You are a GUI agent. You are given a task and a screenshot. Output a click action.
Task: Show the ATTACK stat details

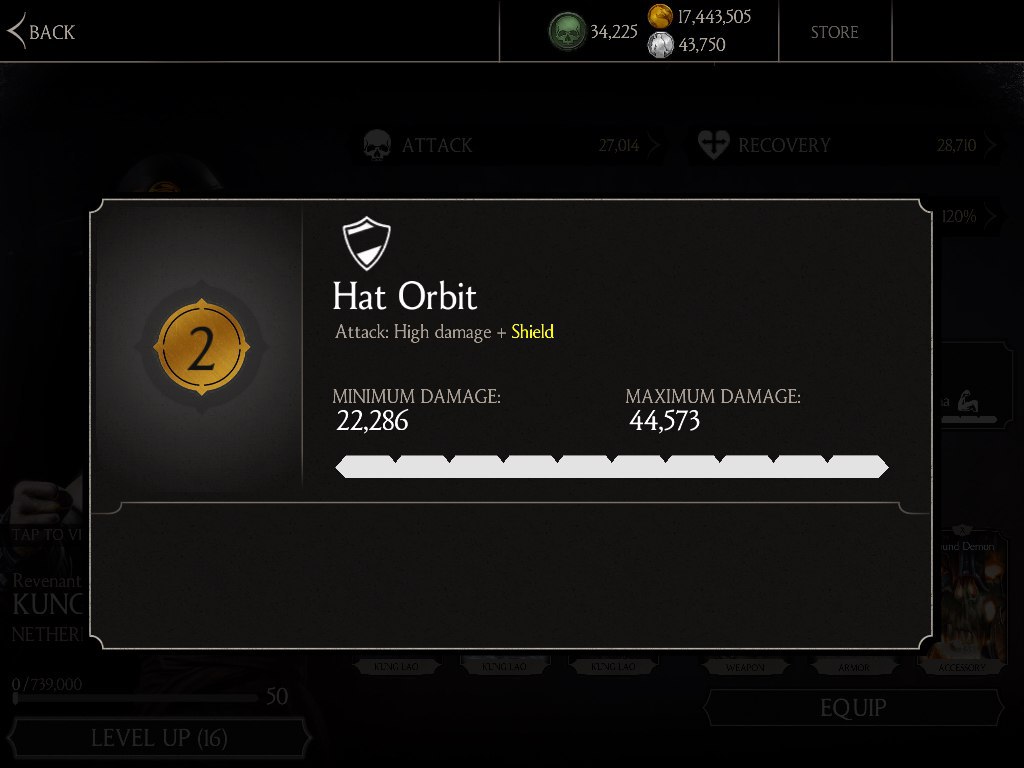click(510, 146)
